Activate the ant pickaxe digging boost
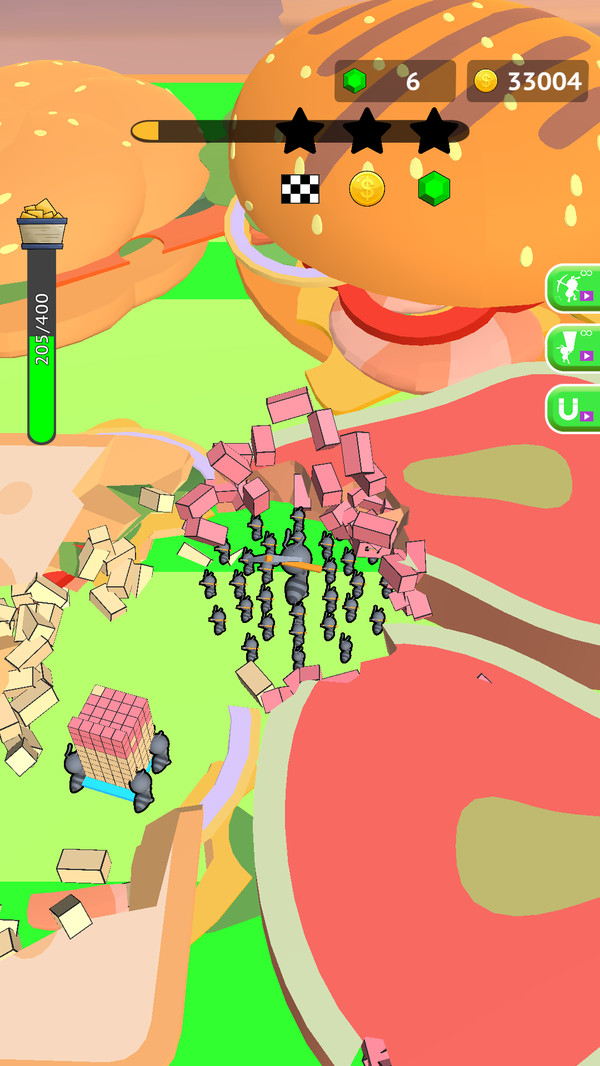Image resolution: width=600 pixels, height=1066 pixels. 574,288
